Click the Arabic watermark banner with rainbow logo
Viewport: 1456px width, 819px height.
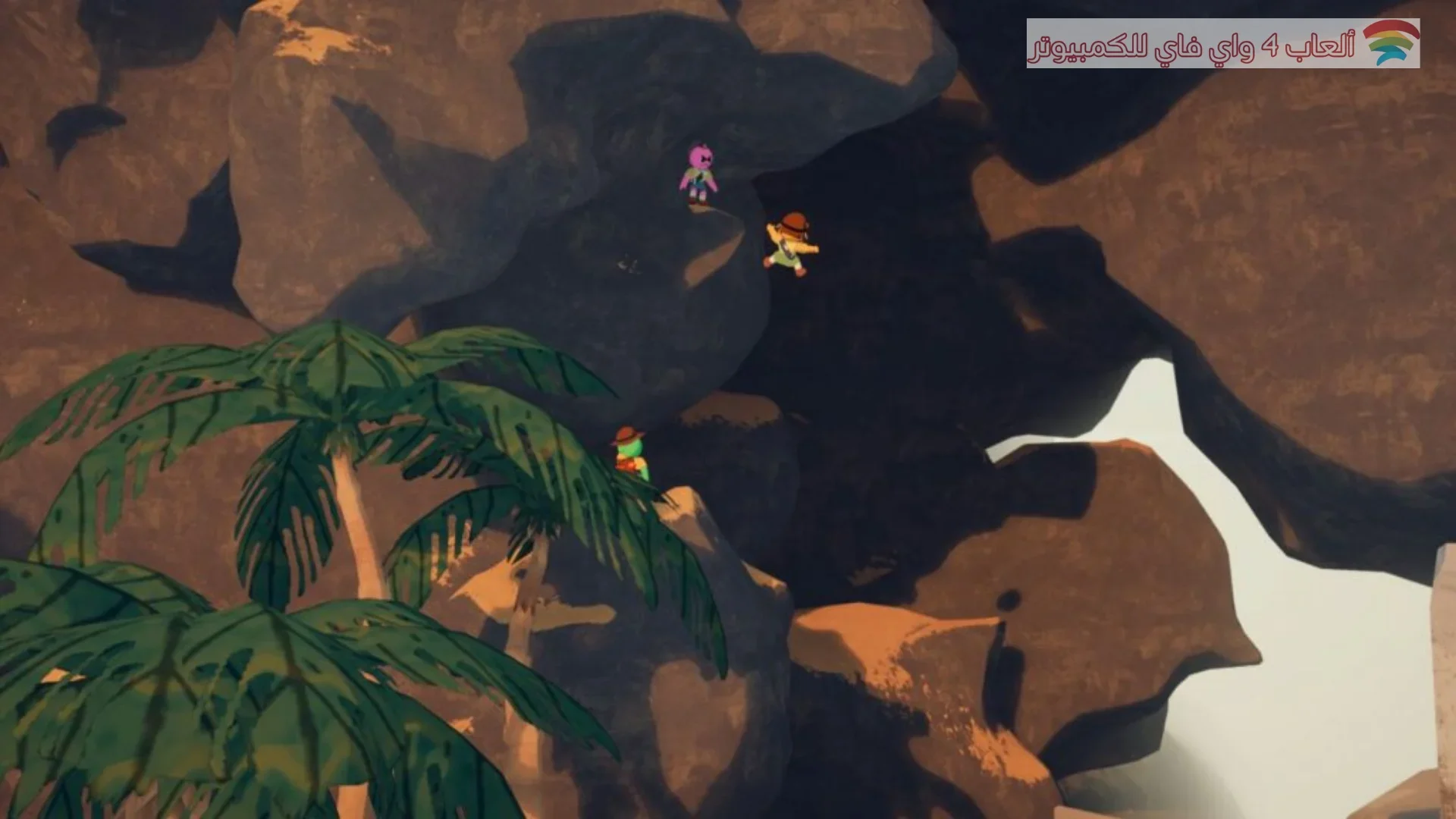click(1222, 44)
